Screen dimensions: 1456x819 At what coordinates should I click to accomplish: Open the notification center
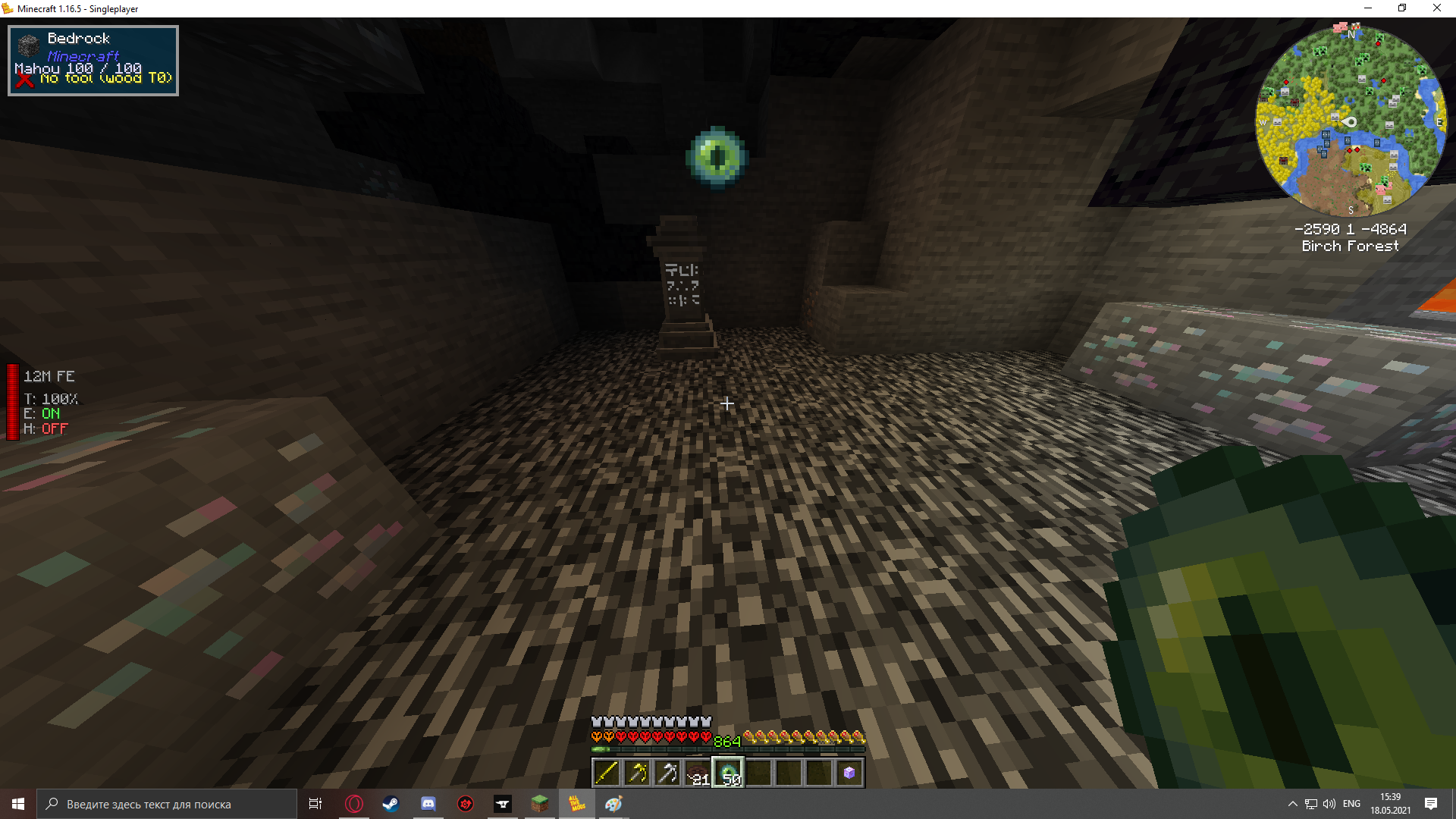(1432, 804)
